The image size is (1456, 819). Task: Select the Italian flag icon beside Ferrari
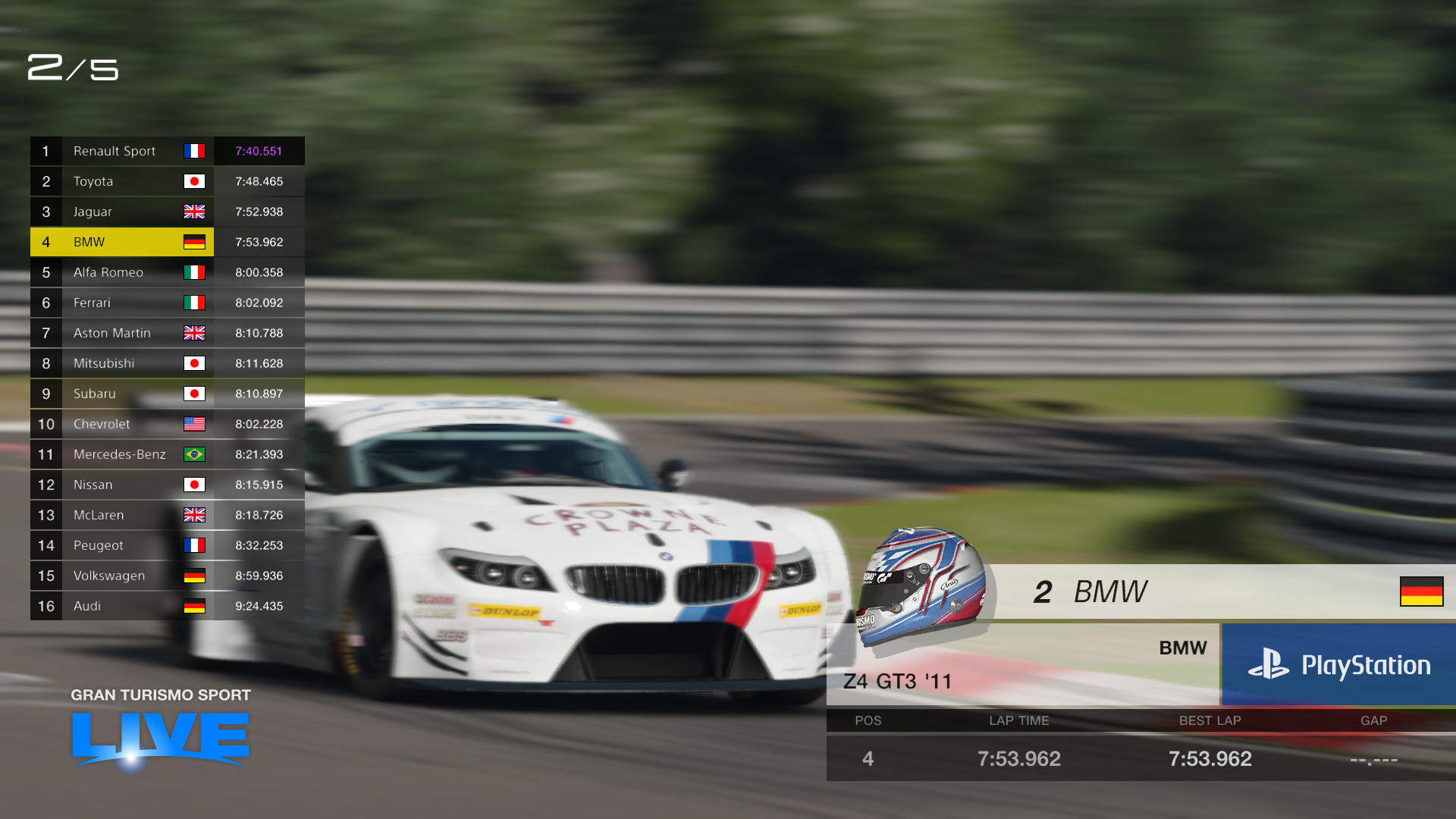196,303
